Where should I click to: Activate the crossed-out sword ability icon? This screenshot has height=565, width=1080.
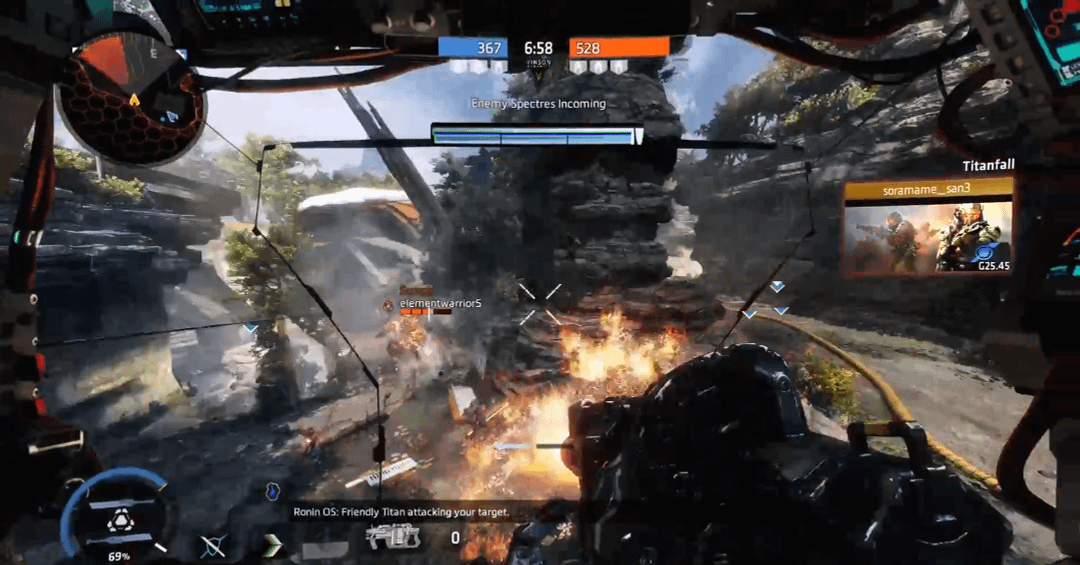(x=213, y=546)
